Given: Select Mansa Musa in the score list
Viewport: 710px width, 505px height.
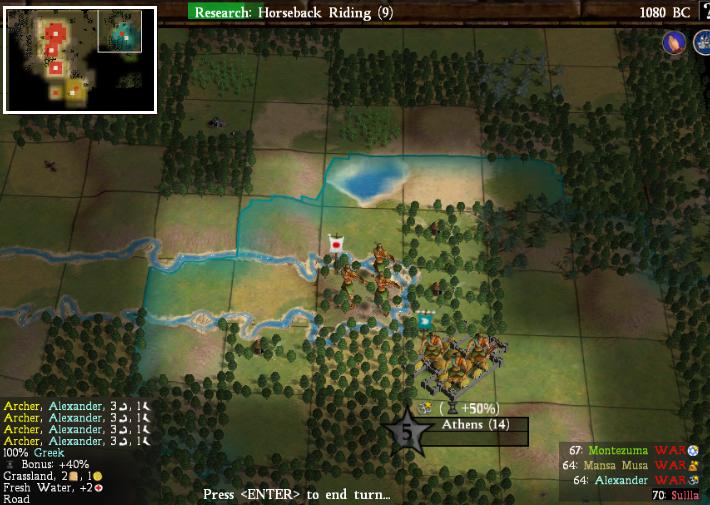Looking at the screenshot, I should point(612,465).
